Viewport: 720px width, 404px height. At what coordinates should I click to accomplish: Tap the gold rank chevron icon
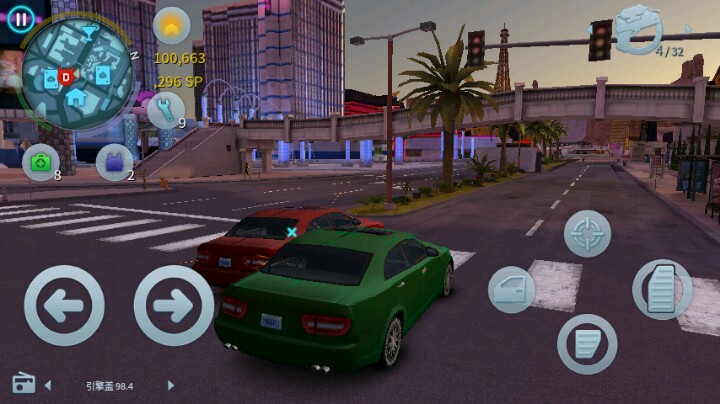pos(171,25)
